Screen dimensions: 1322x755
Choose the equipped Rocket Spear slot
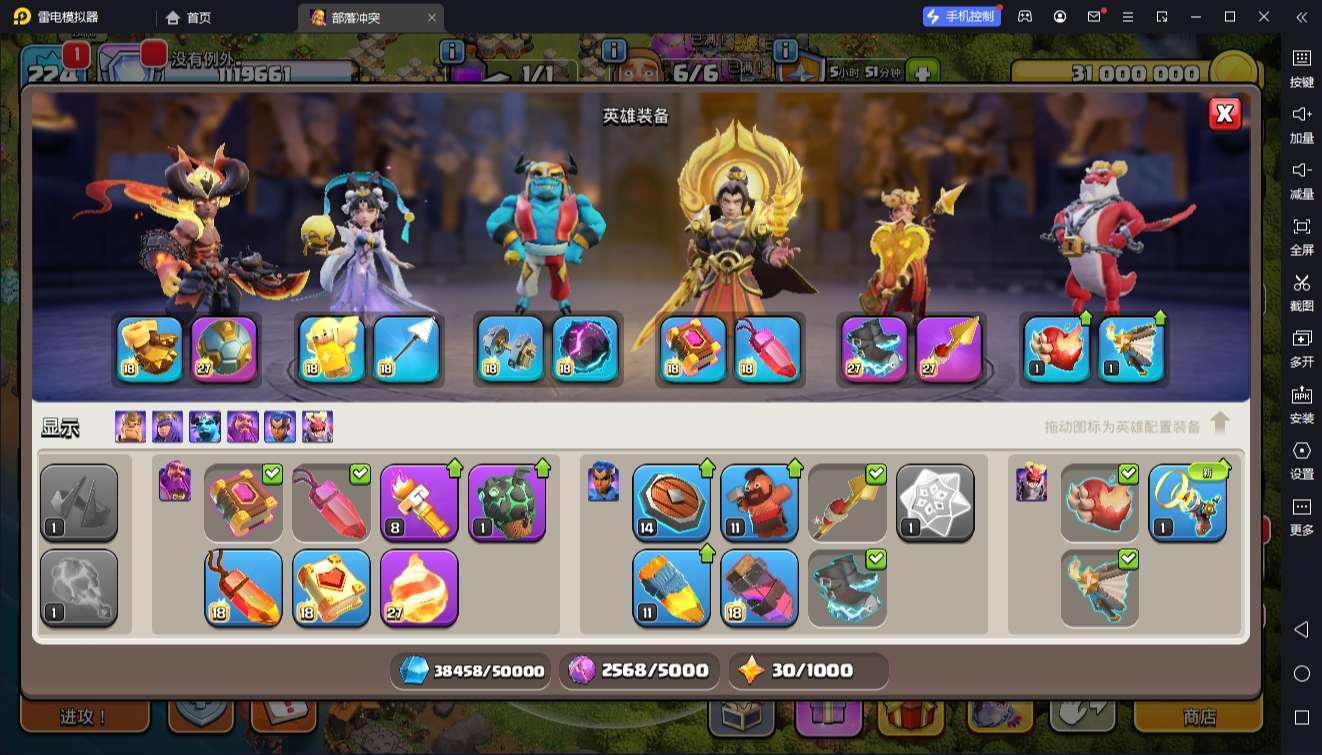948,349
